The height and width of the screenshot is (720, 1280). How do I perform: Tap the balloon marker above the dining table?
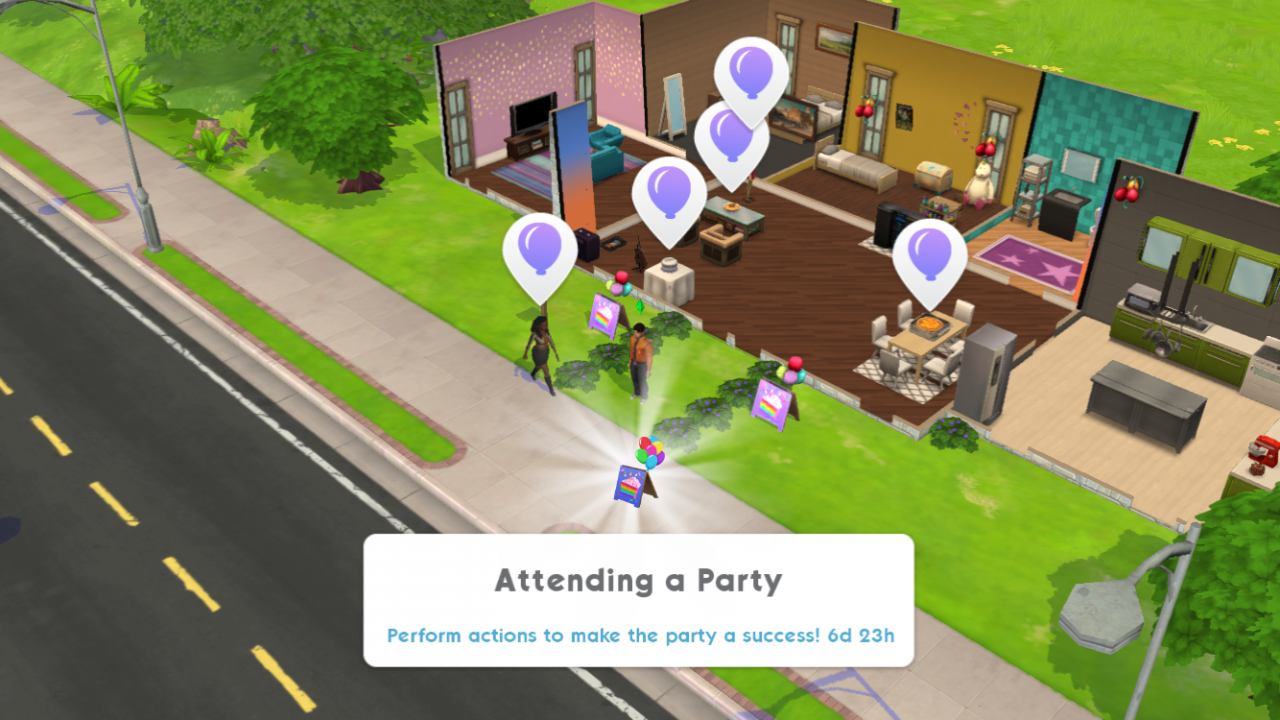pos(929,256)
